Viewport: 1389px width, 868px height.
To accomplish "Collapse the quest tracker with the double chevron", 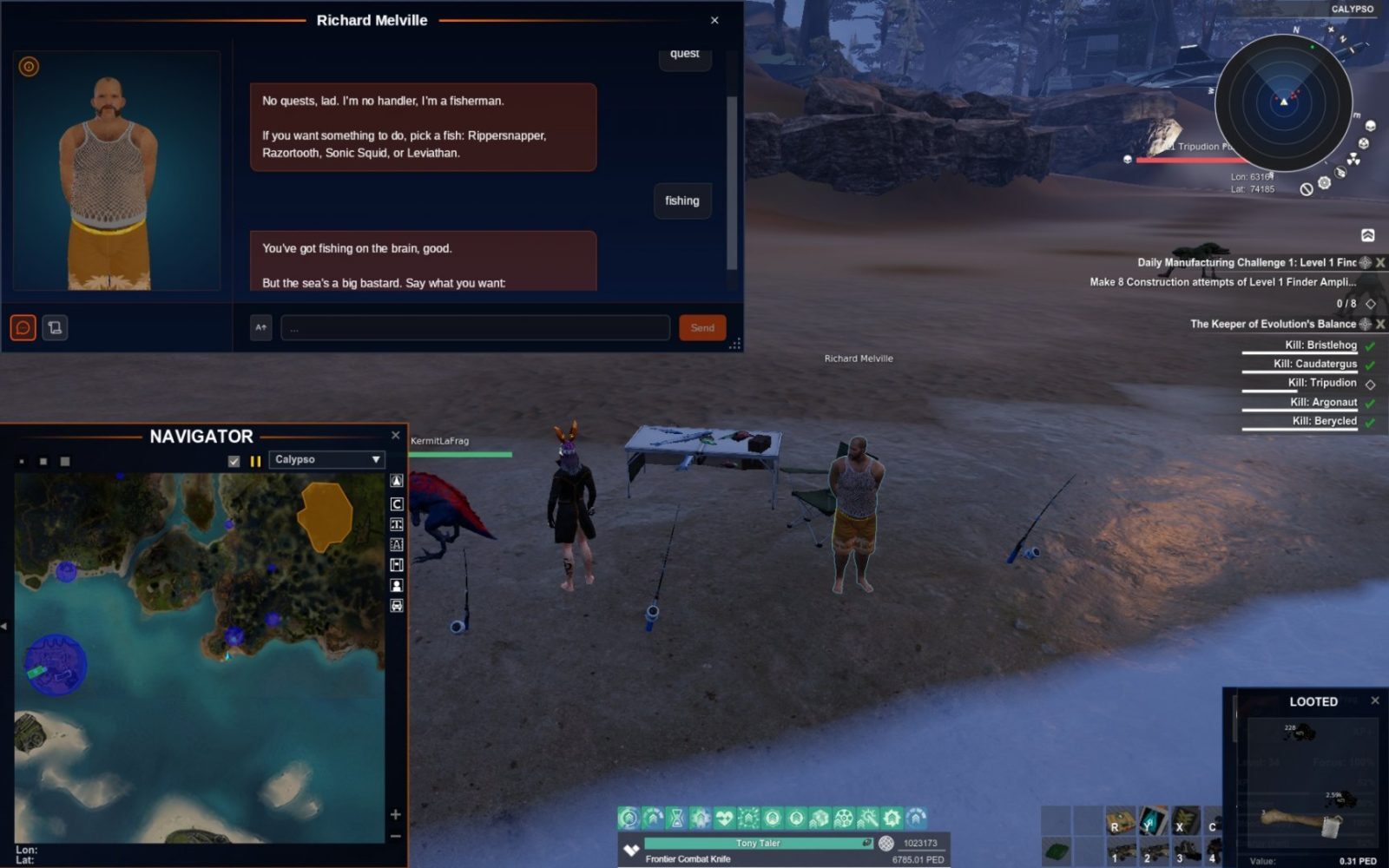I will click(1367, 234).
